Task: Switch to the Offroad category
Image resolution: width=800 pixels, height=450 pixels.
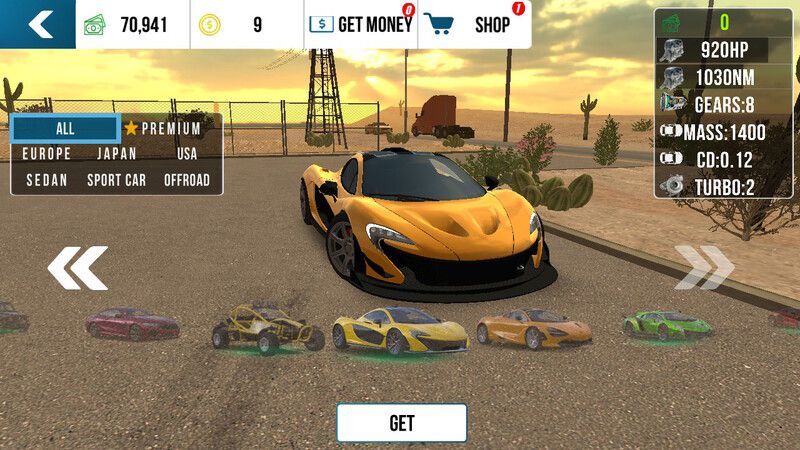Action: 187,180
